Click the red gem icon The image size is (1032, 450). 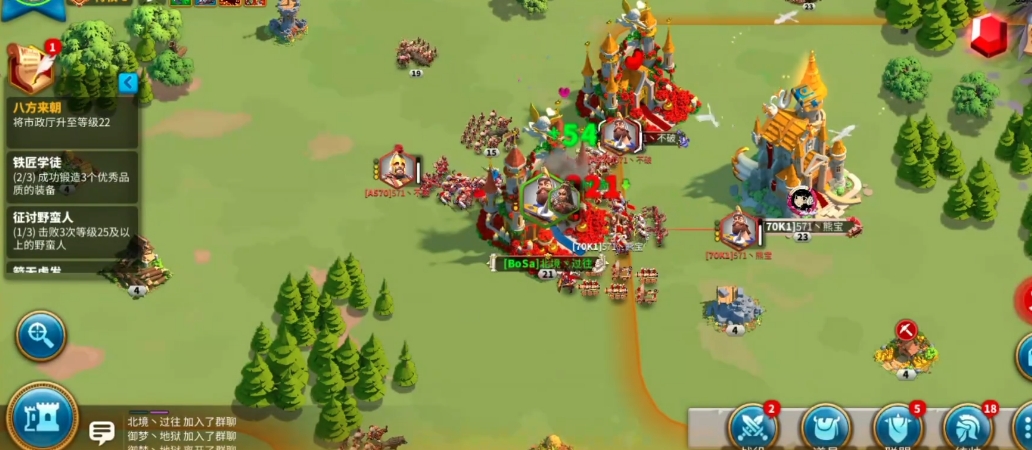click(x=990, y=36)
